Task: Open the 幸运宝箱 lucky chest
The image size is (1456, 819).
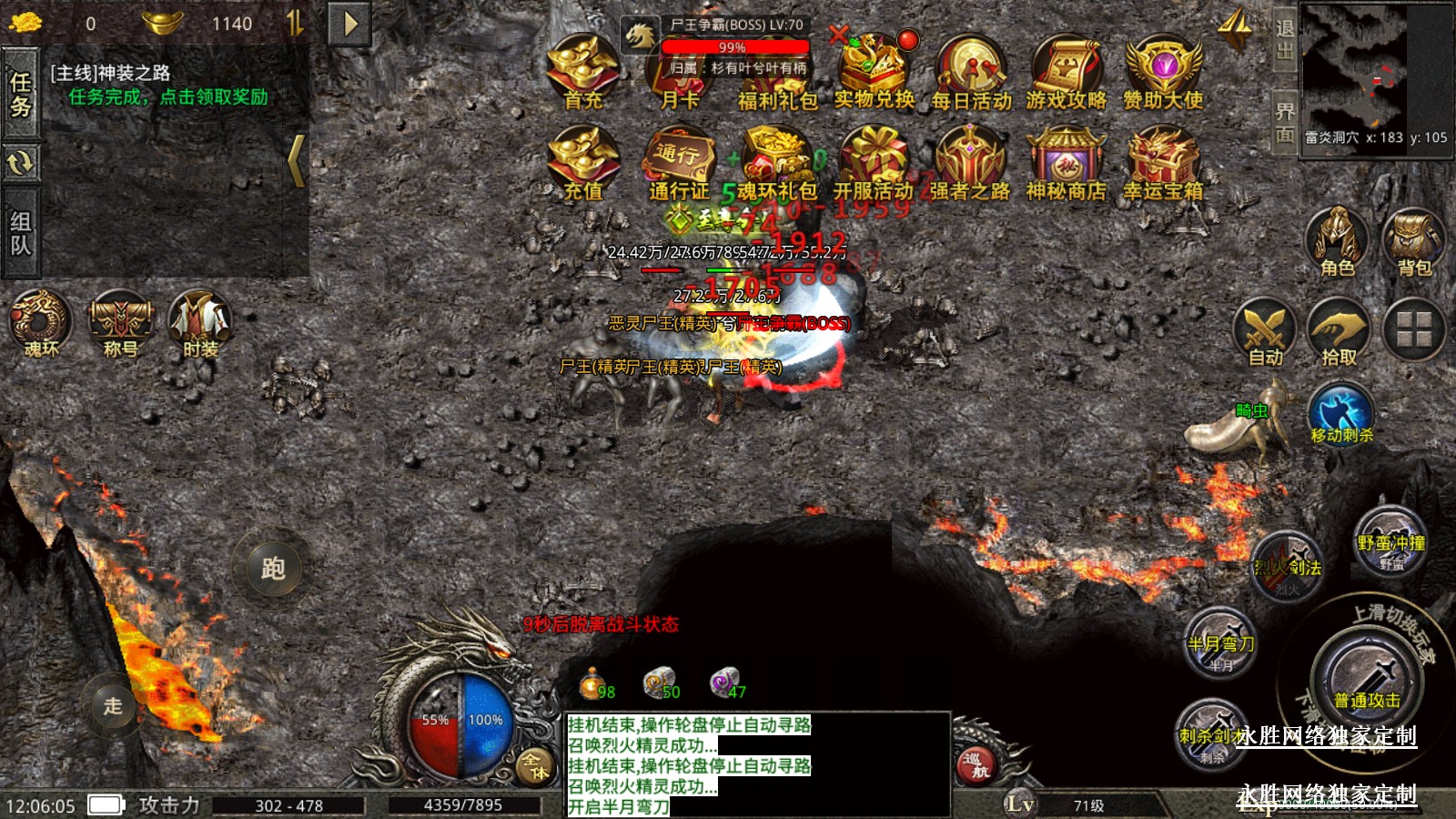Action: coord(1163,164)
